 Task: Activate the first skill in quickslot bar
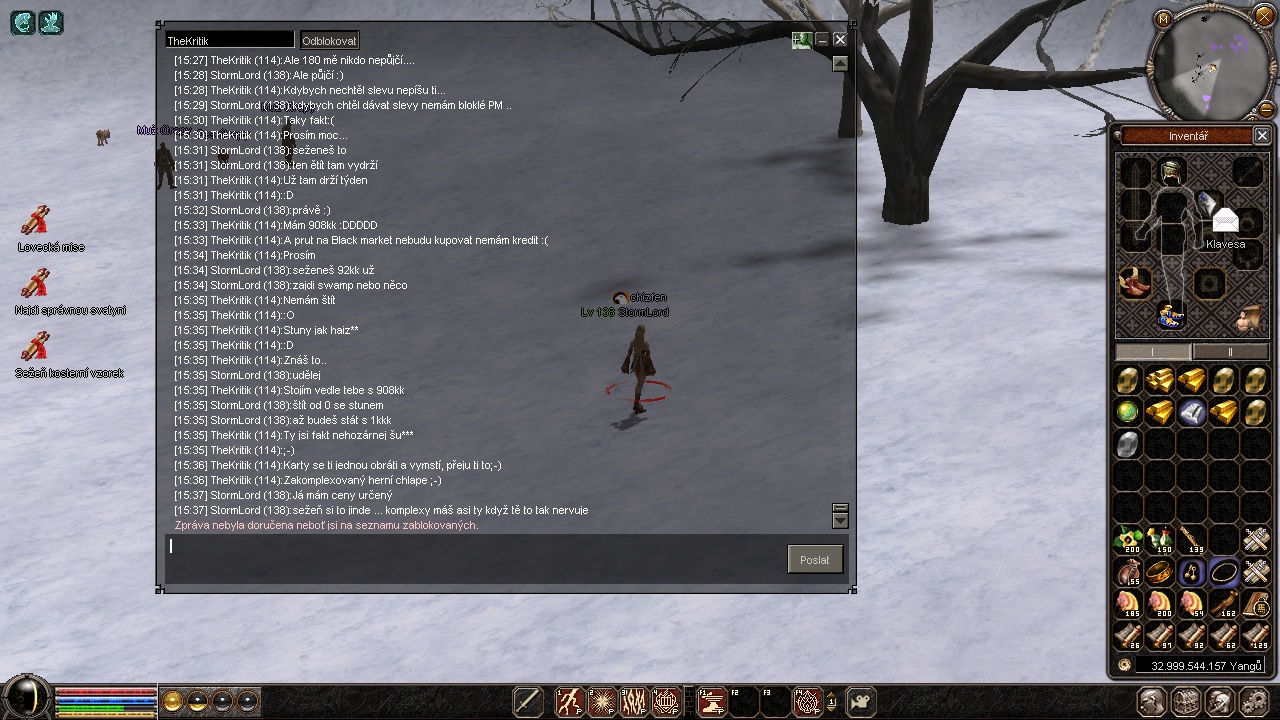pos(570,702)
